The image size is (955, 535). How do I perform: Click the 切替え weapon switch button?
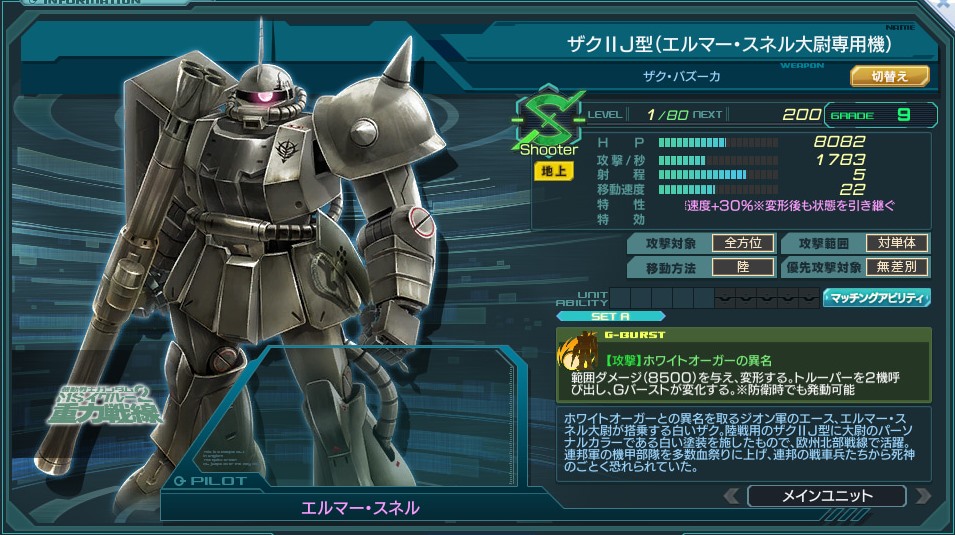coord(890,76)
